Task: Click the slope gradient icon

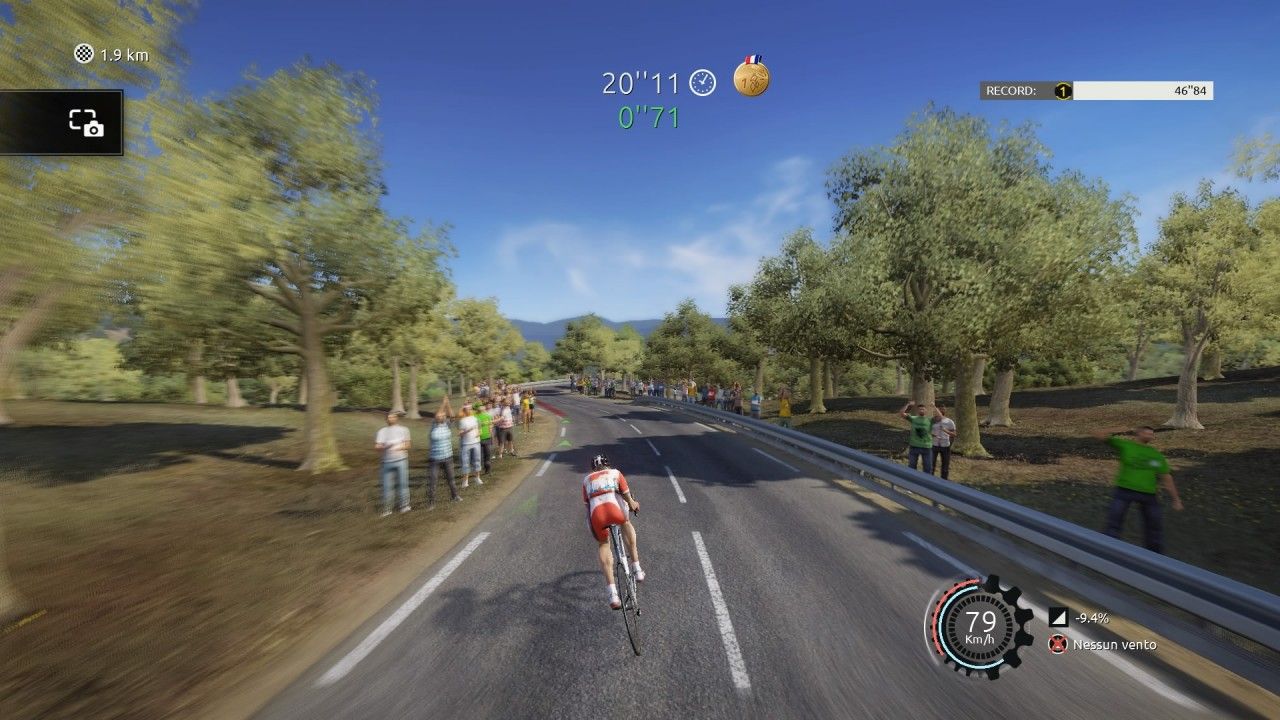Action: [1057, 617]
